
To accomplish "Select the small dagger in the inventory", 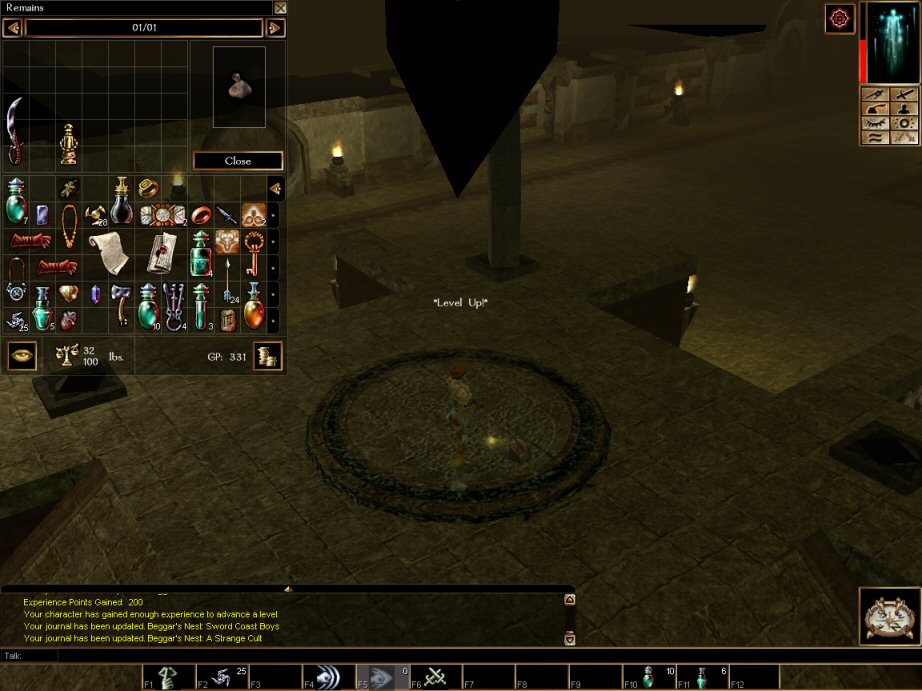I will 228,212.
